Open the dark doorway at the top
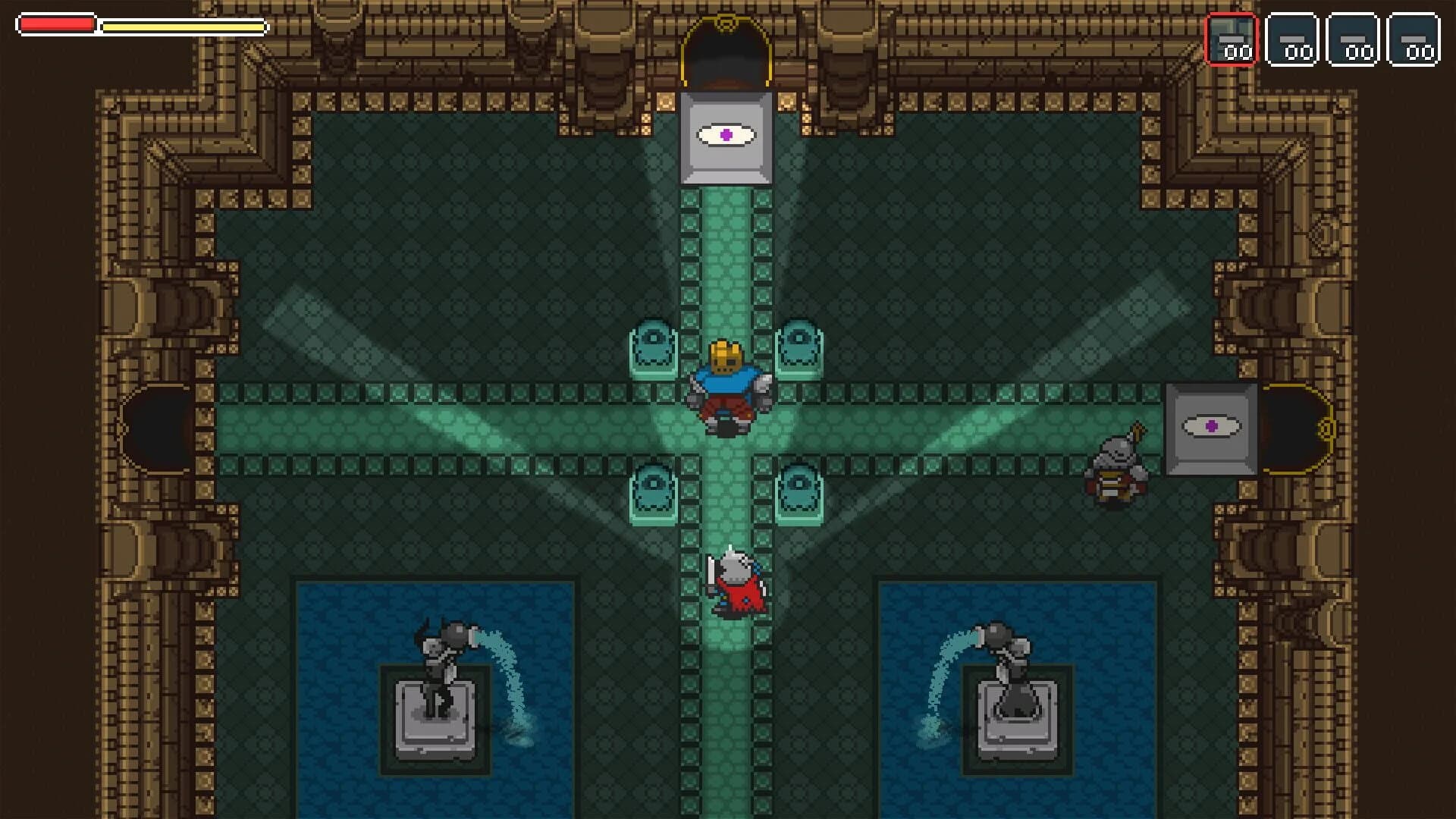The width and height of the screenshot is (1456, 819). tap(726, 53)
